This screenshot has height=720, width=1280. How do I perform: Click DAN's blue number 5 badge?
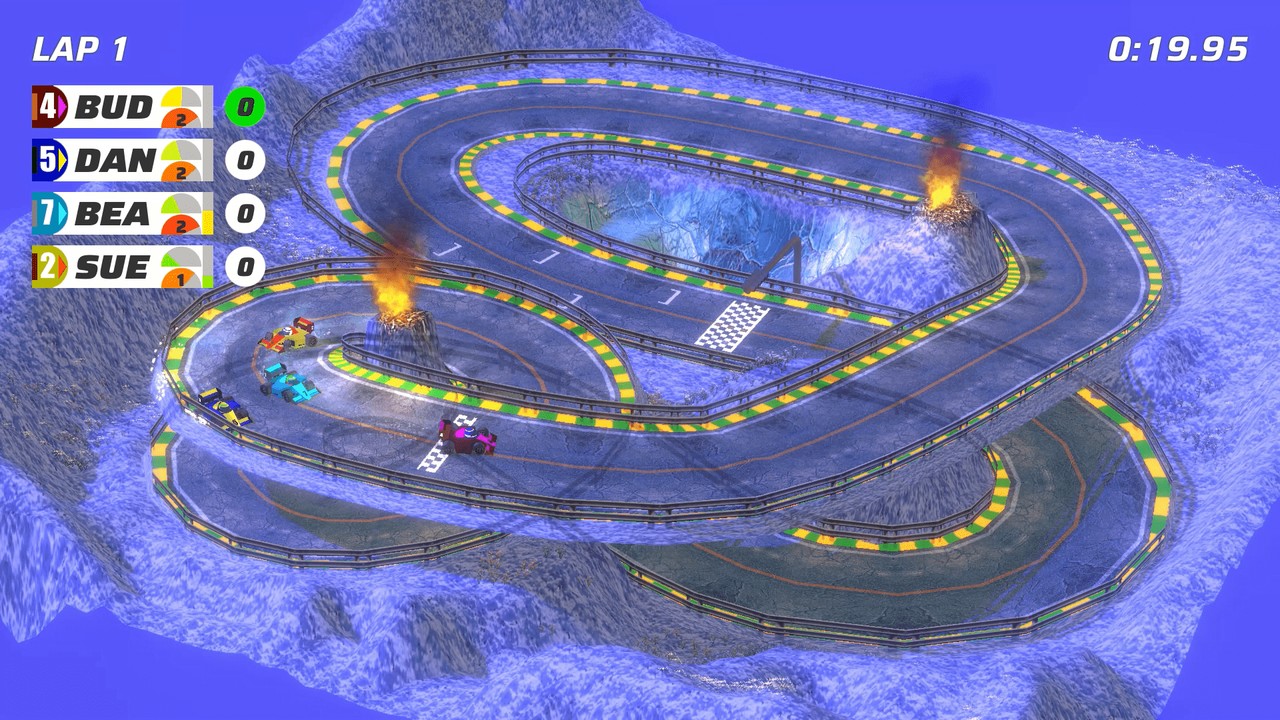click(x=47, y=161)
